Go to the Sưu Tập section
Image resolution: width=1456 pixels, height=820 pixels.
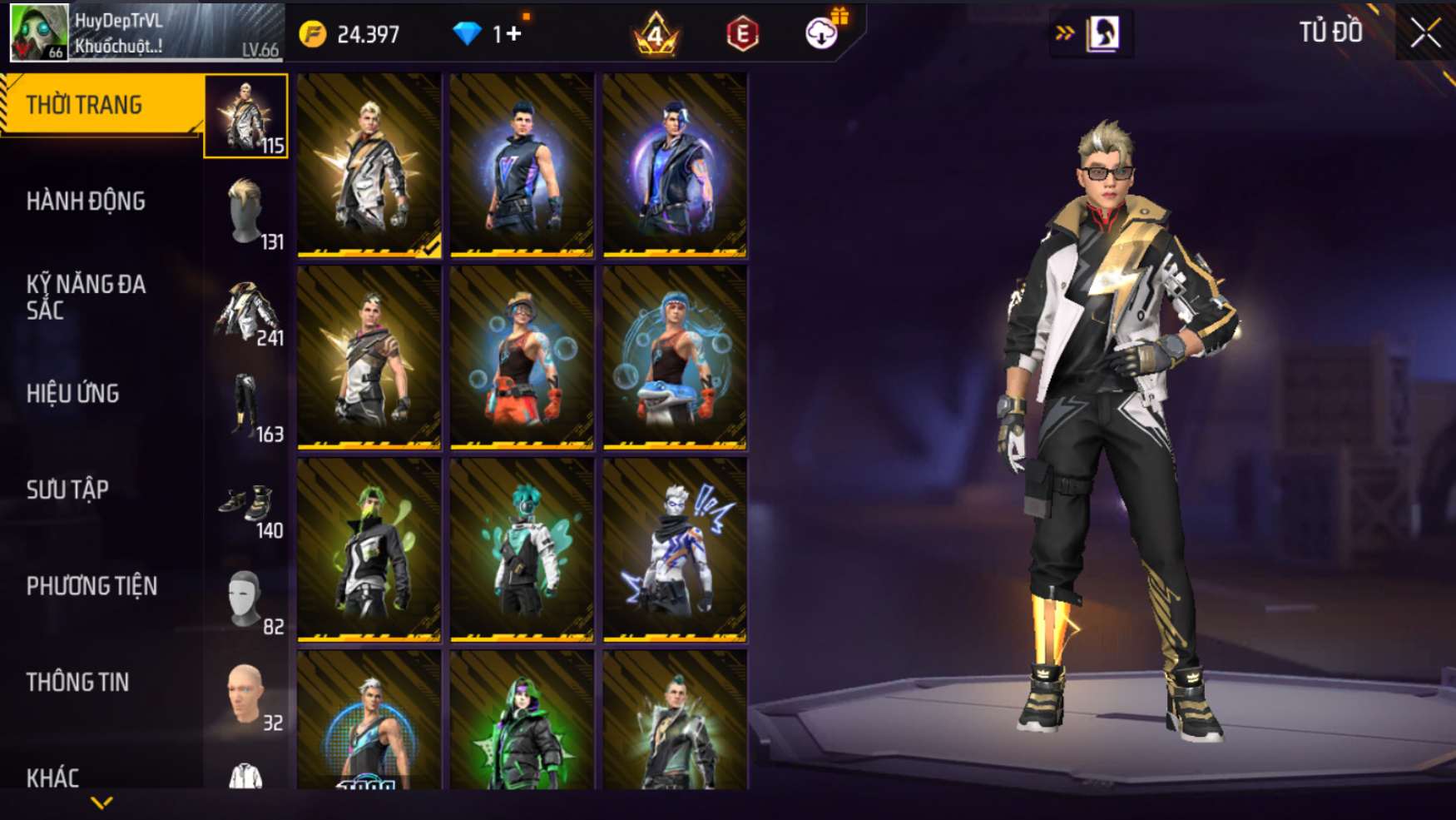coord(67,490)
